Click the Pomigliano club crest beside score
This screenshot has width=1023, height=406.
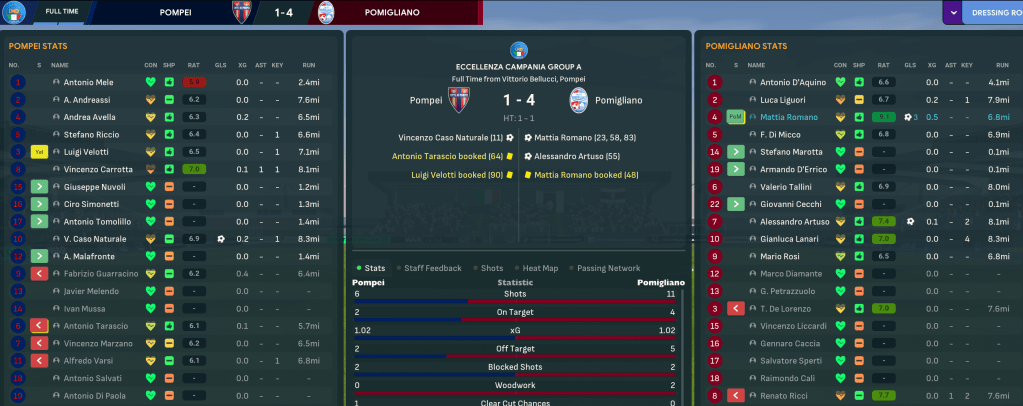[579, 100]
